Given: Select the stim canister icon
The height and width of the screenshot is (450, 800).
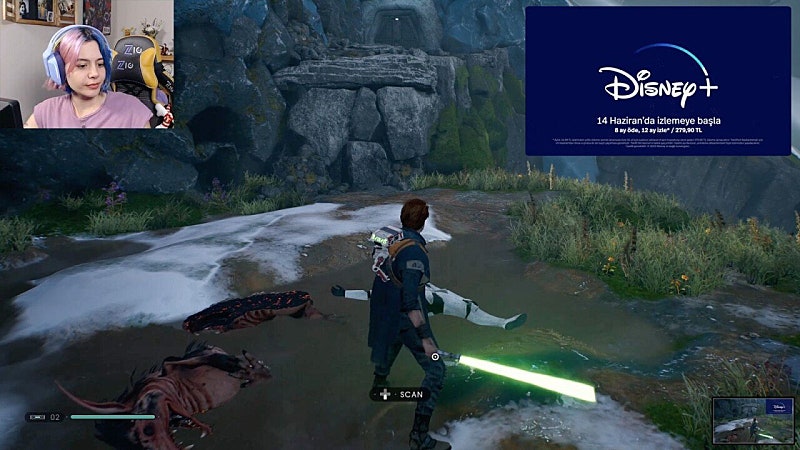Looking at the screenshot, I should pos(37,417).
